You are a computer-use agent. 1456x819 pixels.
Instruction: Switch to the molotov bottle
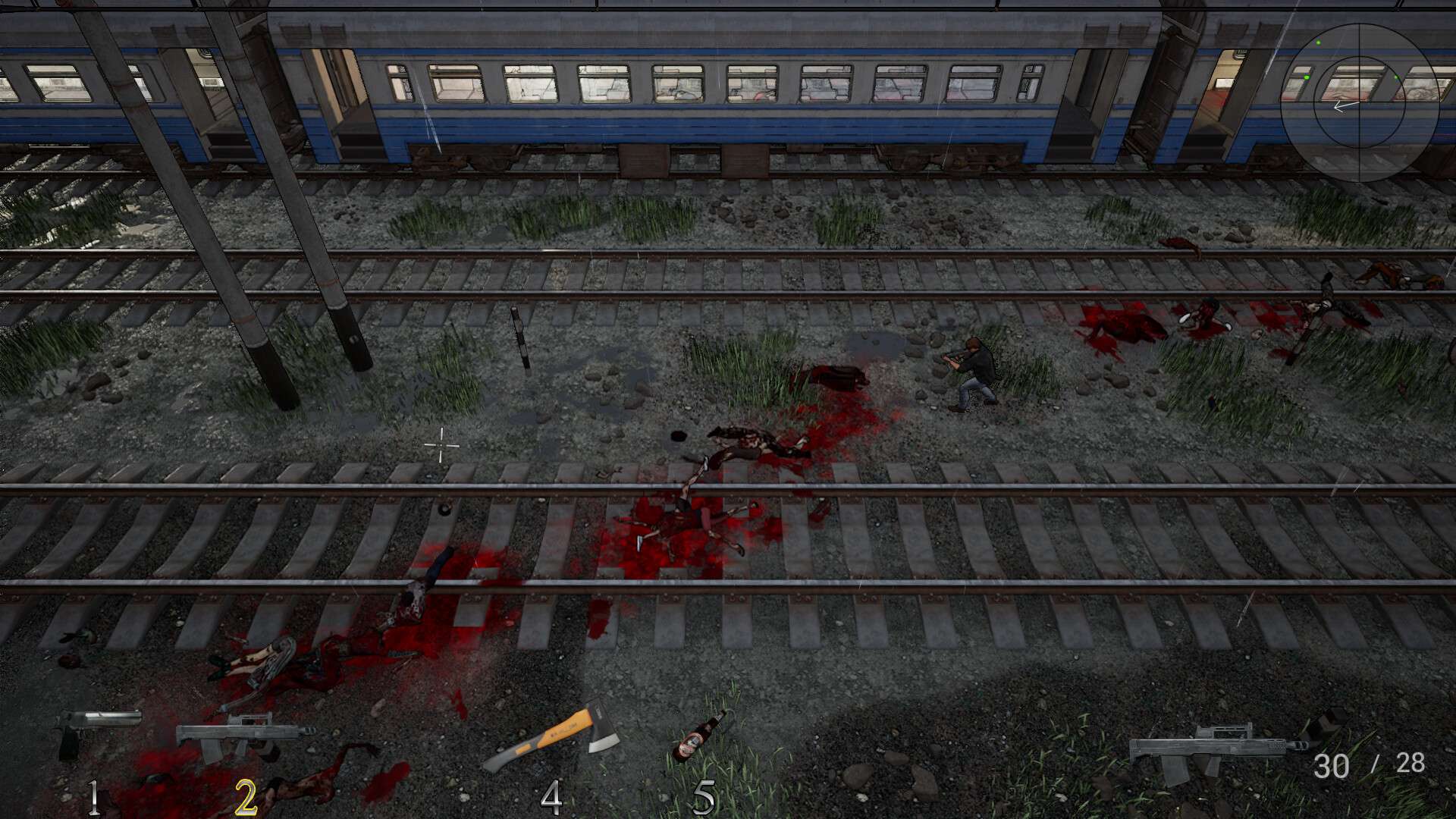coord(698,736)
